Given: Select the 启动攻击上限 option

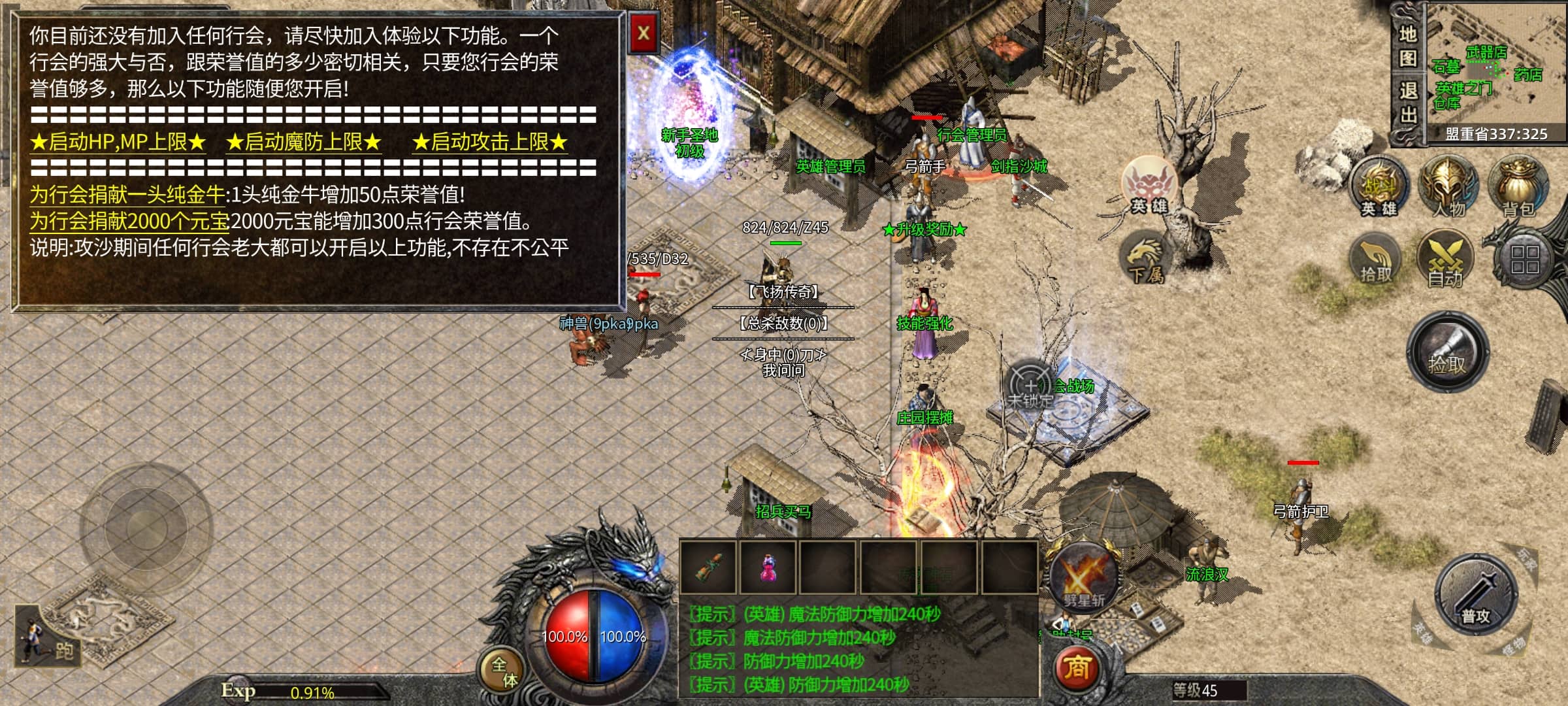Looking at the screenshot, I should (x=490, y=142).
